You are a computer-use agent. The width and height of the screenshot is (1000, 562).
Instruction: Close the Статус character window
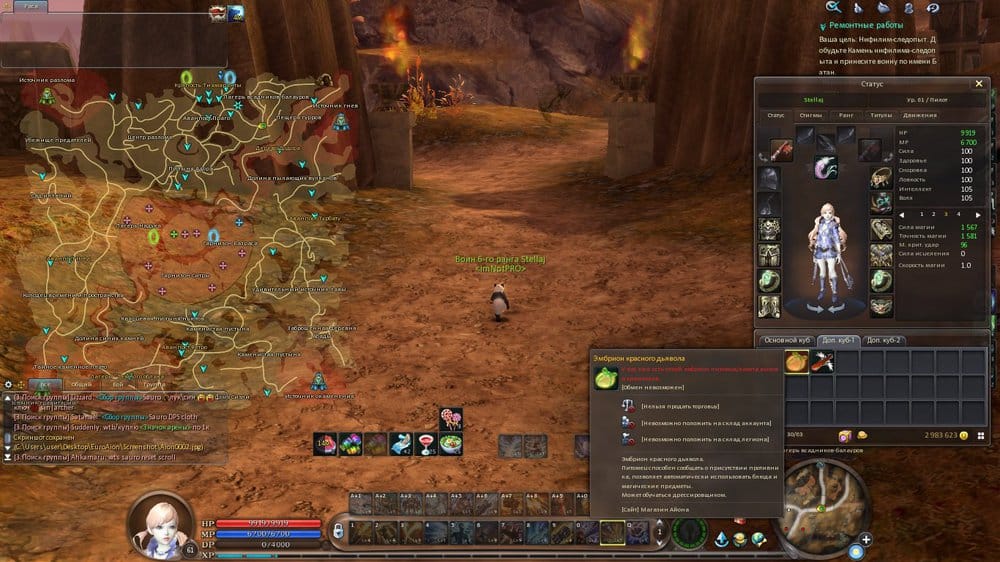click(x=978, y=84)
